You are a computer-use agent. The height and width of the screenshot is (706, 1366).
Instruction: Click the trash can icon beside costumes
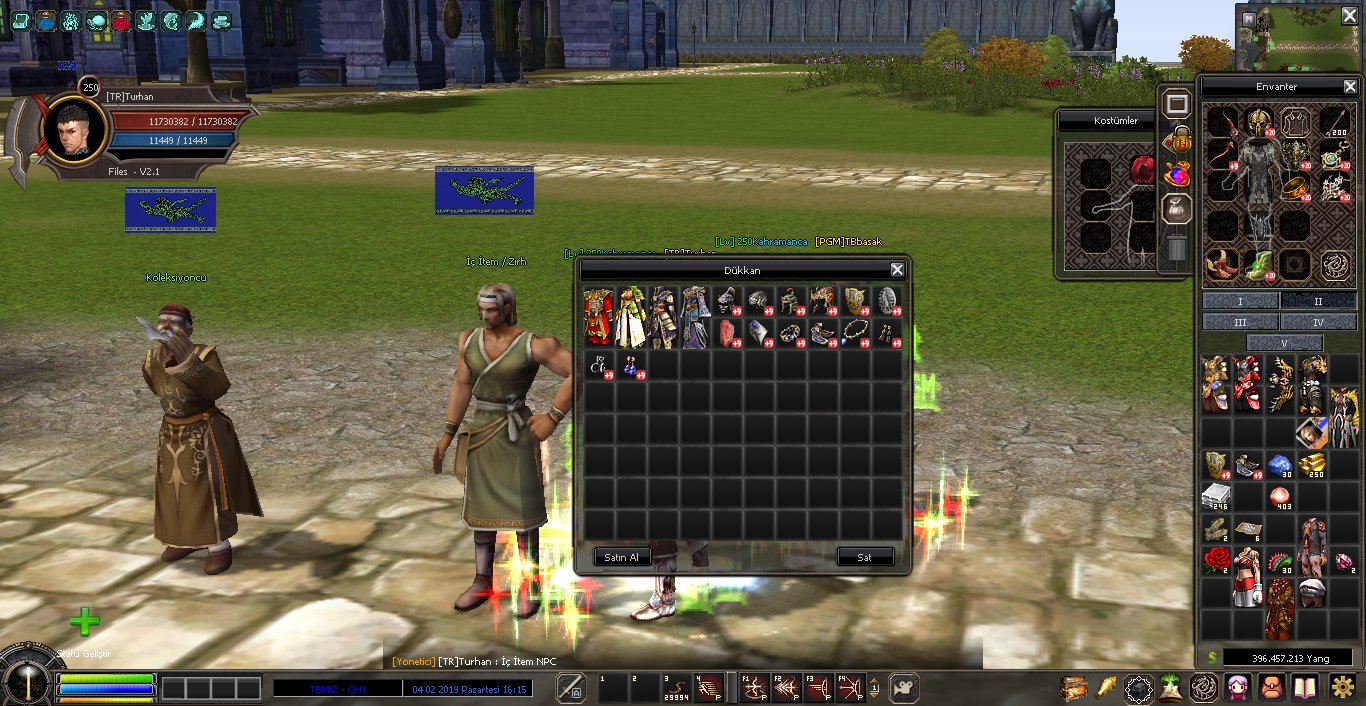1177,248
